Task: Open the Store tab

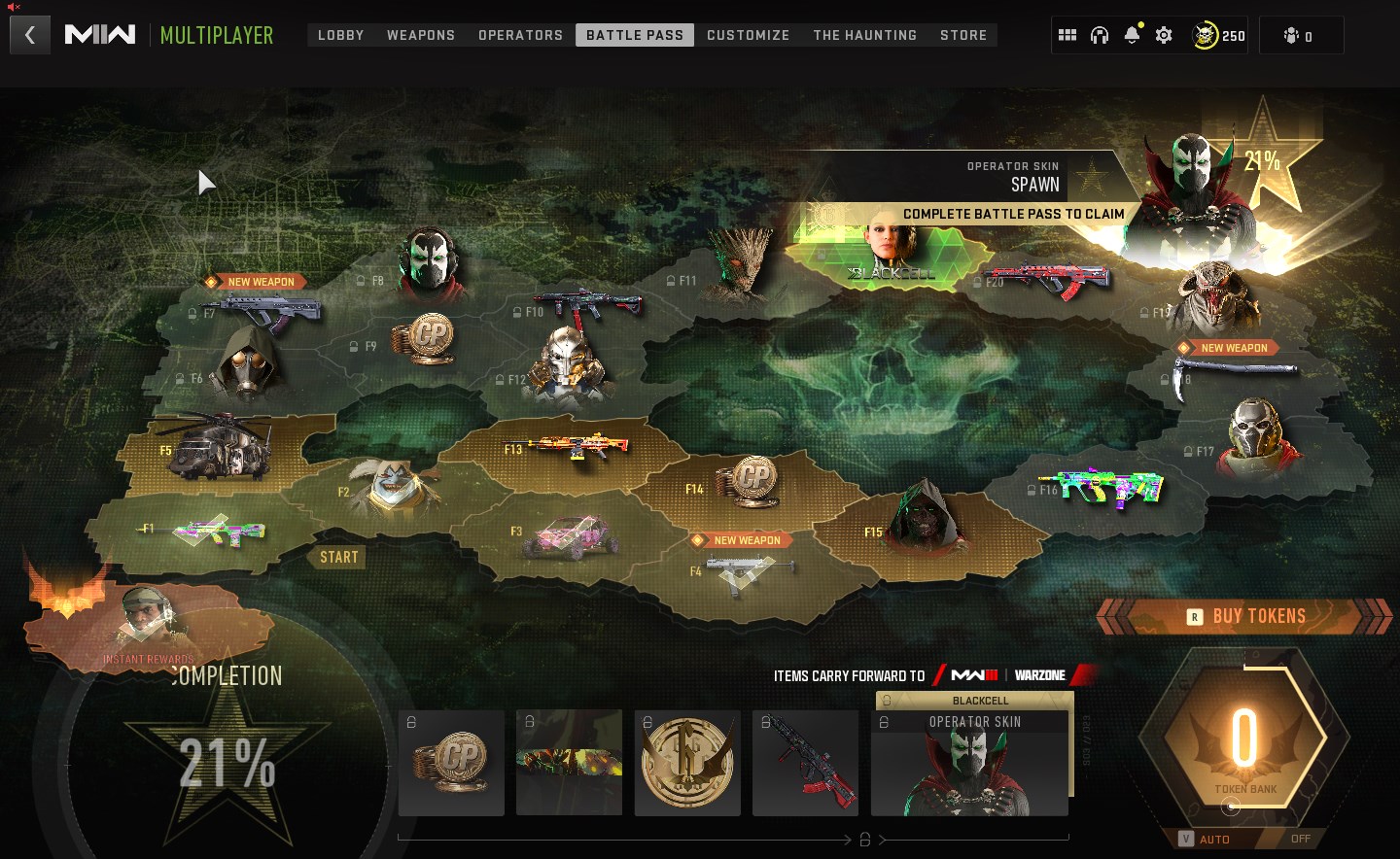Action: [x=963, y=35]
